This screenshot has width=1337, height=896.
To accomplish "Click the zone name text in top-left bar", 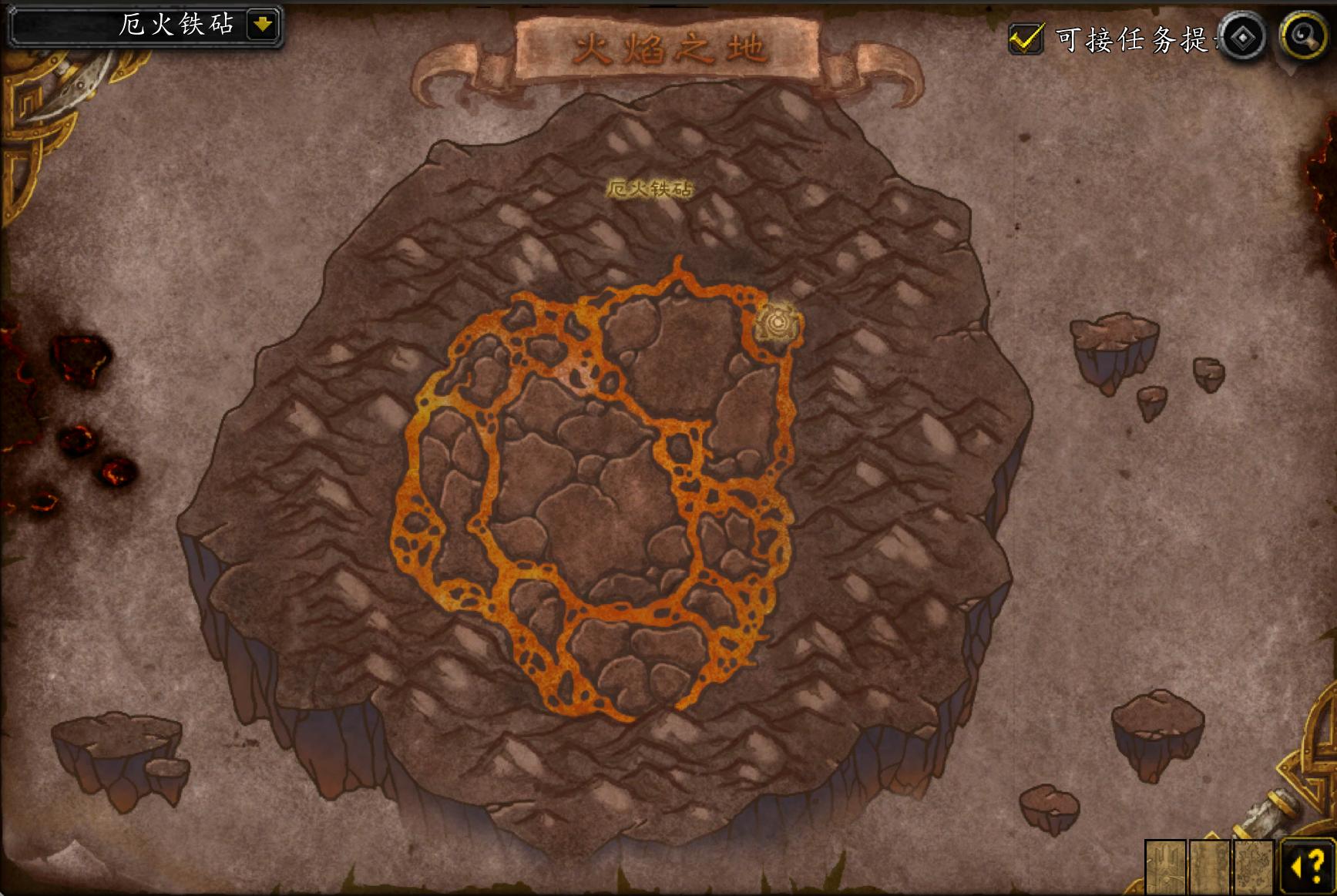I will (177, 22).
